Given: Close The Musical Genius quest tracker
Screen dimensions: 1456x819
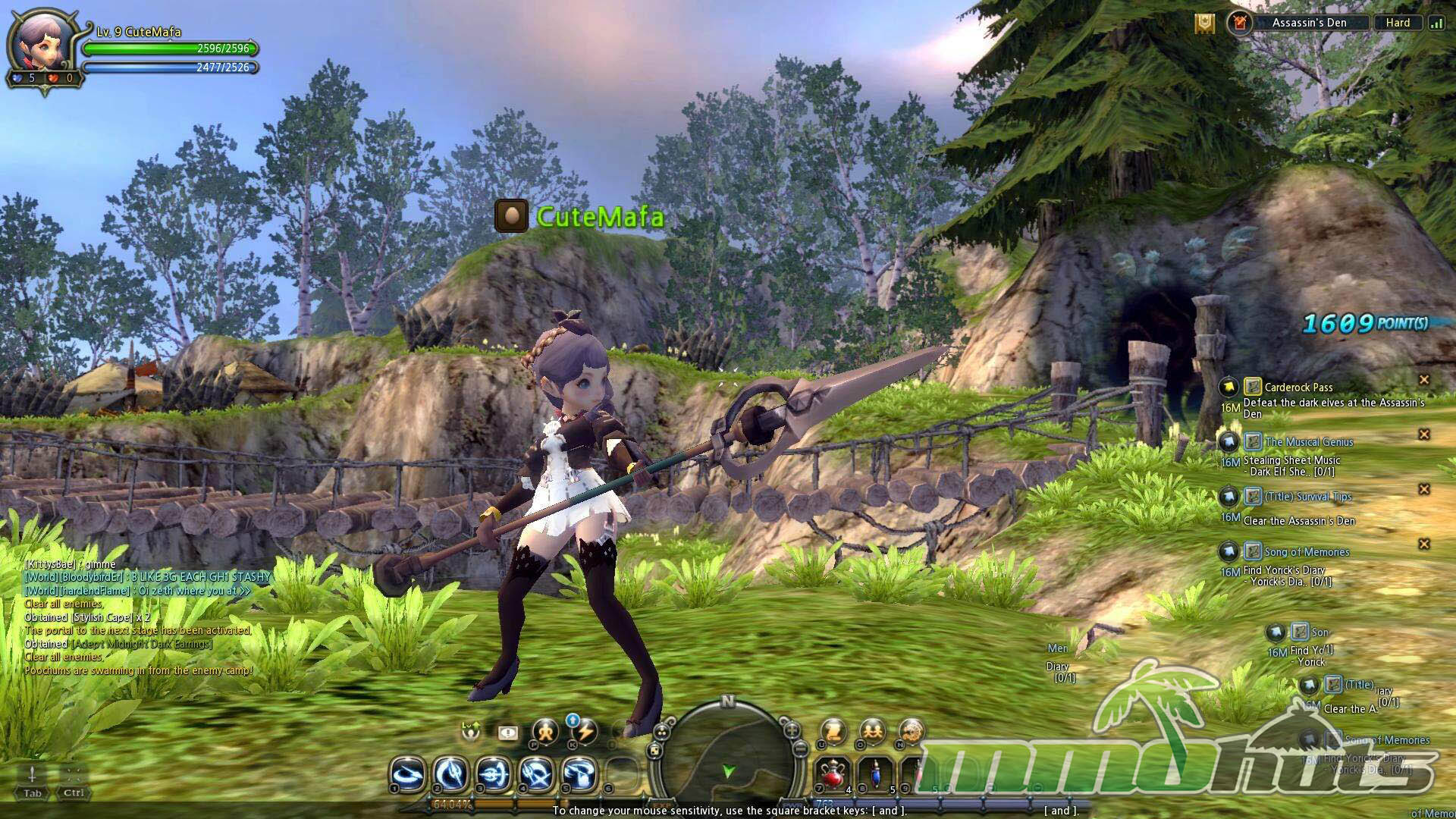Looking at the screenshot, I should coord(1423,435).
